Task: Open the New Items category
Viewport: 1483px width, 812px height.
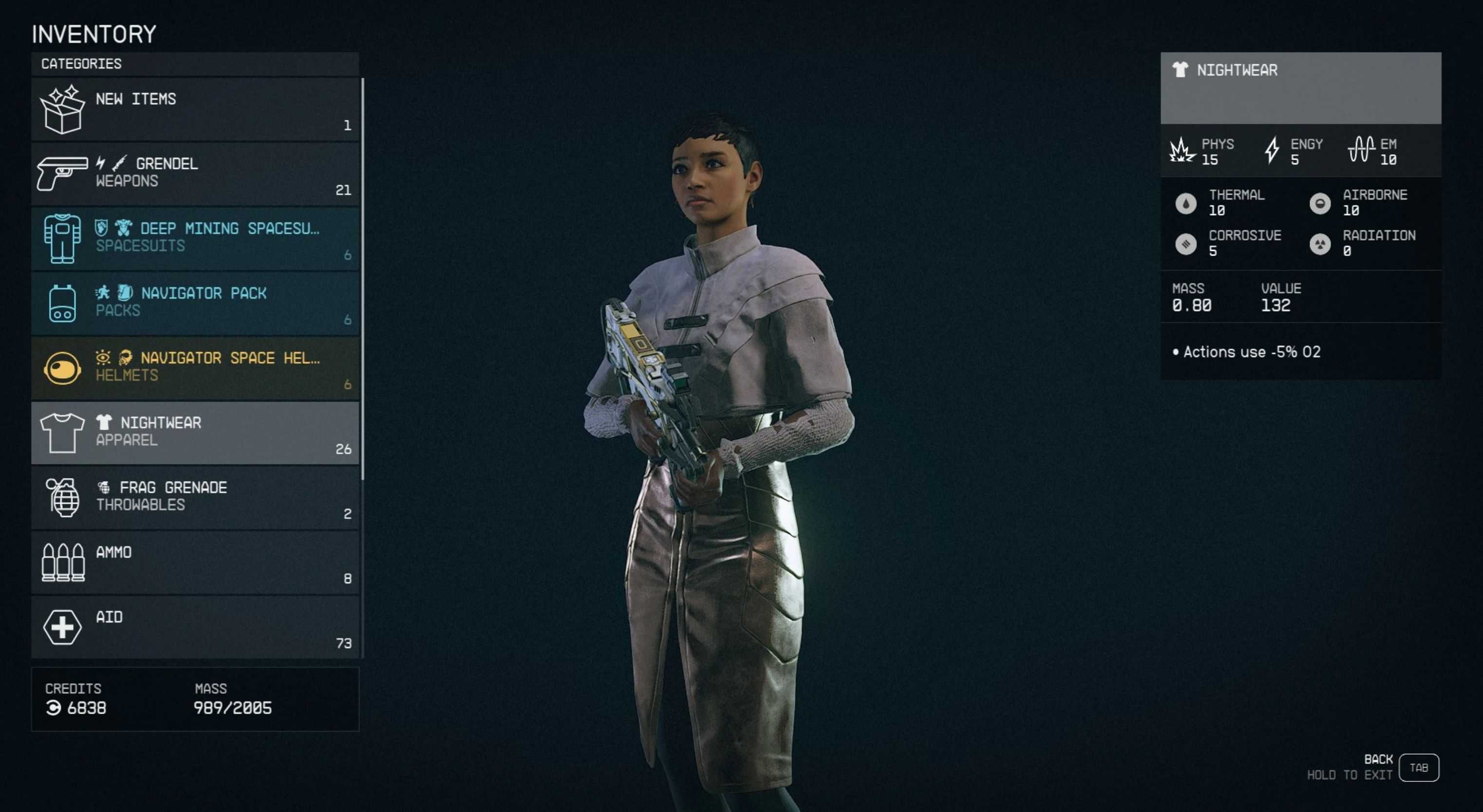Action: tap(195, 110)
